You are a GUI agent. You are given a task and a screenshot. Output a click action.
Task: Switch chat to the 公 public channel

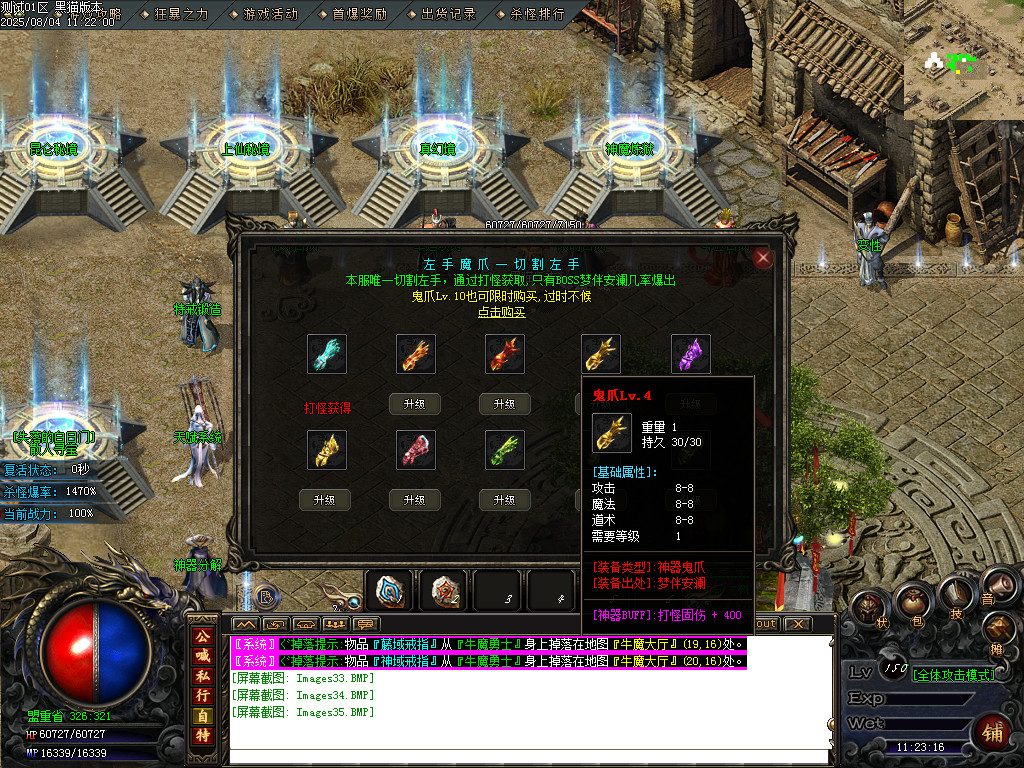(202, 634)
